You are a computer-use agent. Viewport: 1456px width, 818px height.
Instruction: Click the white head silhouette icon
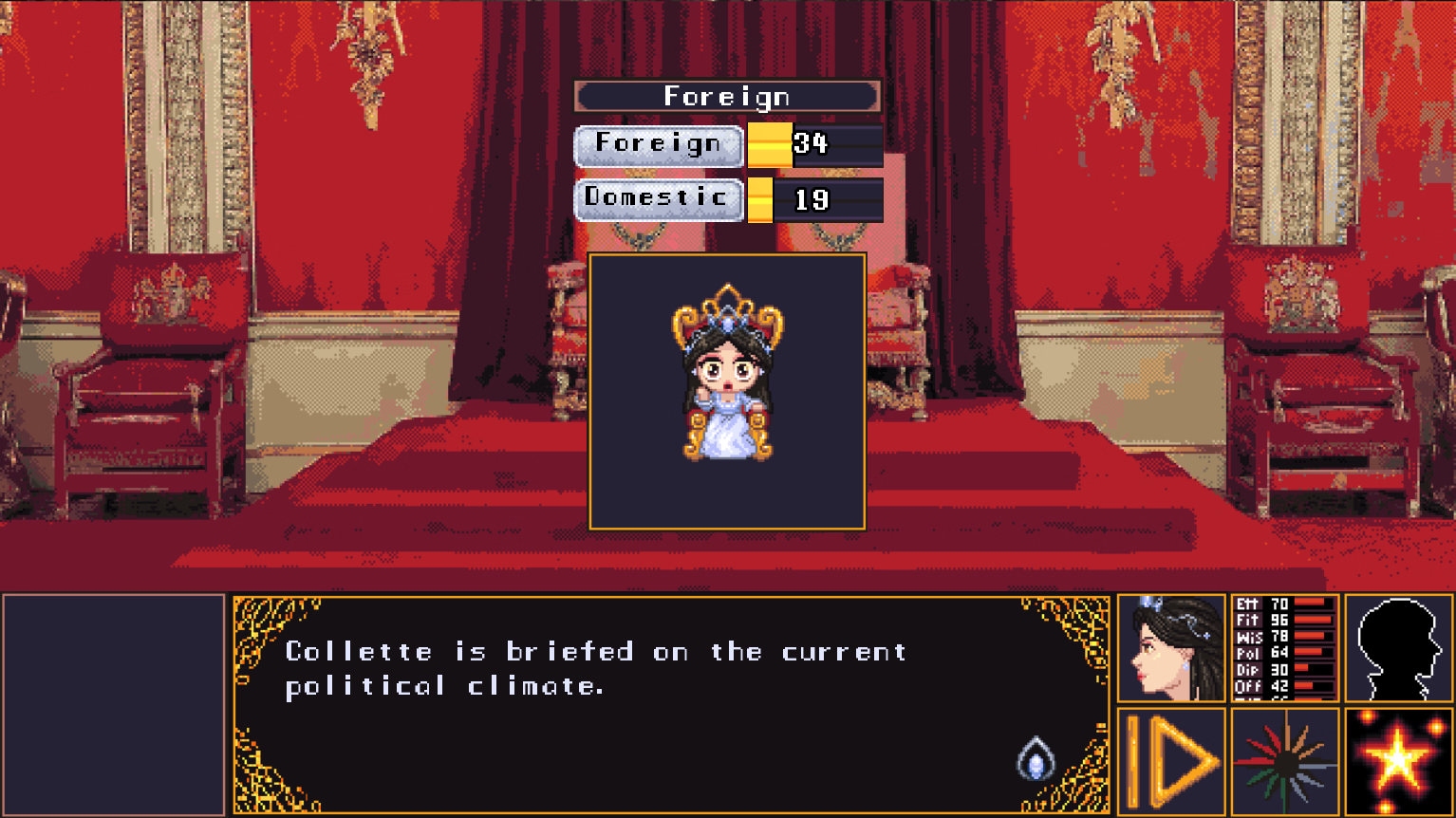1398,649
